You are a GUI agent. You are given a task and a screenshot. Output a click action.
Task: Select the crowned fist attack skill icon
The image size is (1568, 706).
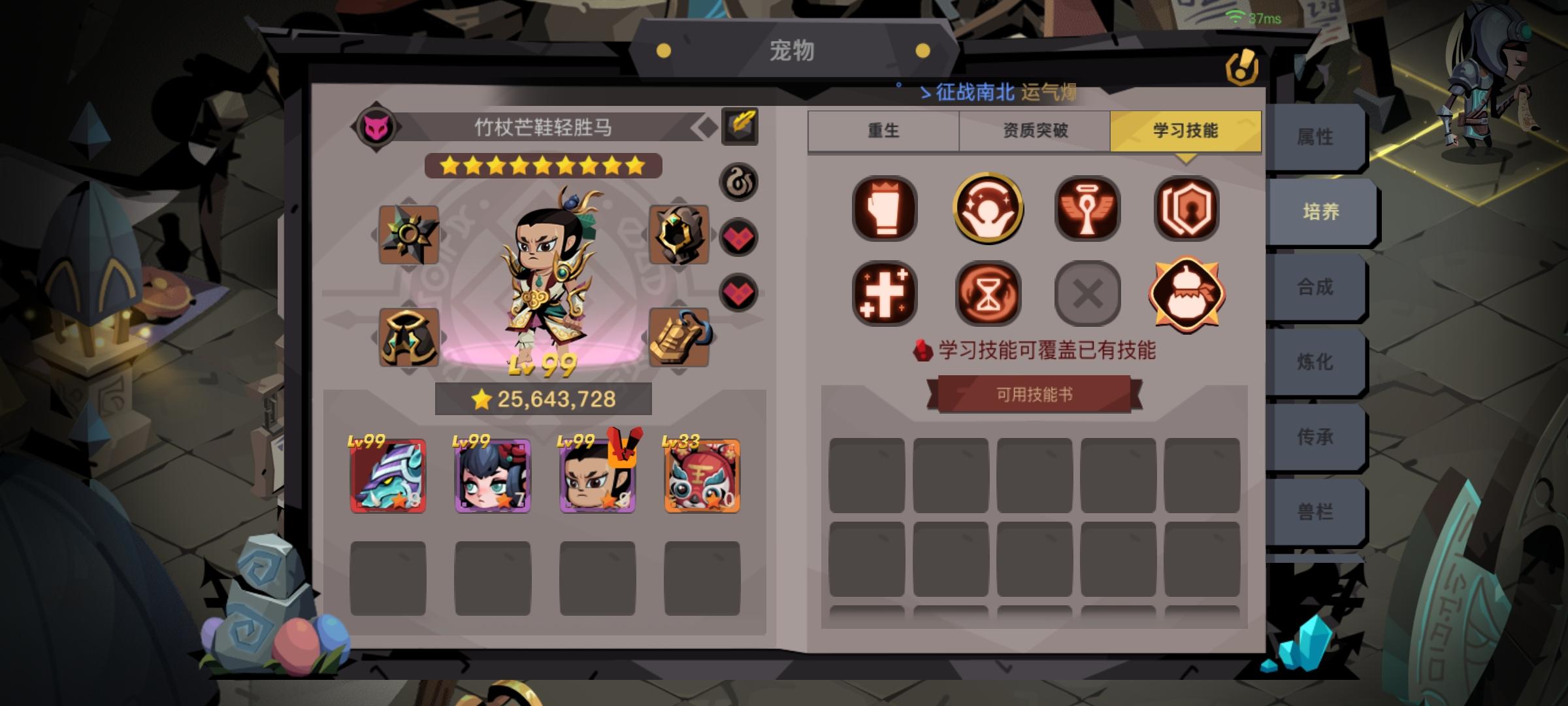(886, 210)
